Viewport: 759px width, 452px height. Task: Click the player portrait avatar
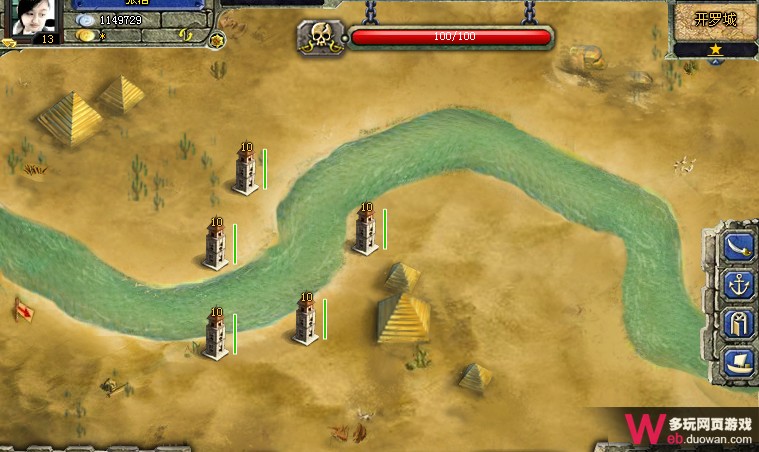tap(35, 18)
